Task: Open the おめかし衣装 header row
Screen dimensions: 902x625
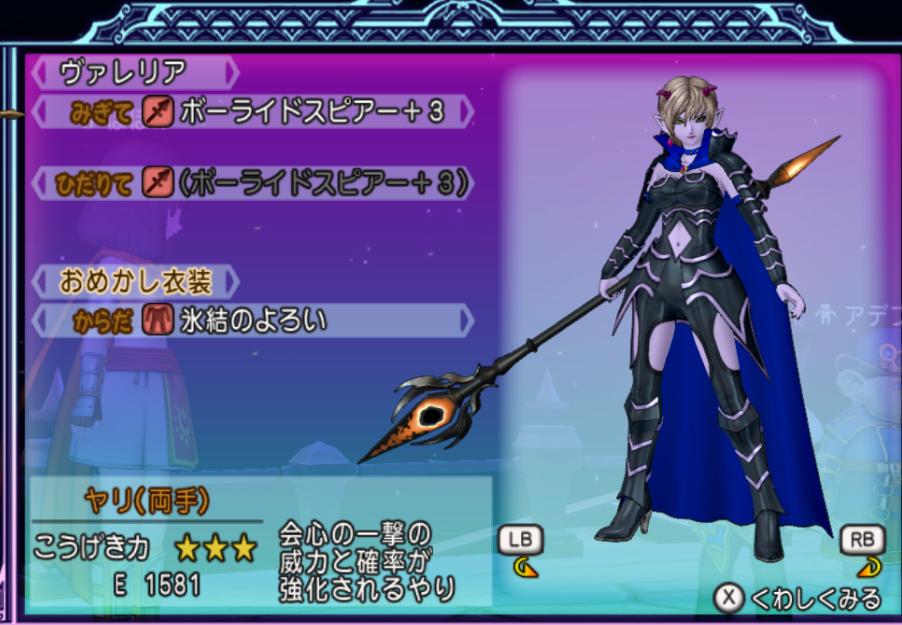Action: (135, 281)
